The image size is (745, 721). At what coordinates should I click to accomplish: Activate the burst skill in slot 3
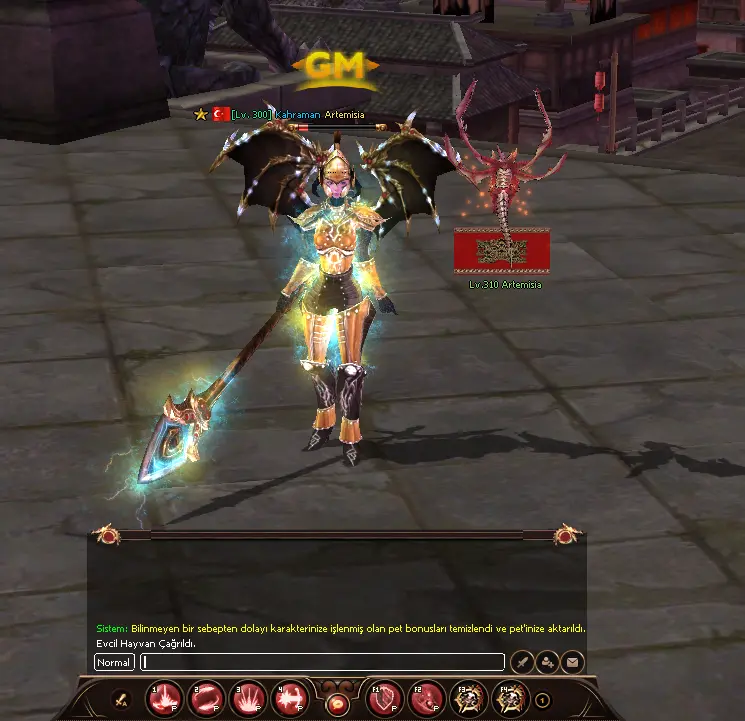coord(248,700)
